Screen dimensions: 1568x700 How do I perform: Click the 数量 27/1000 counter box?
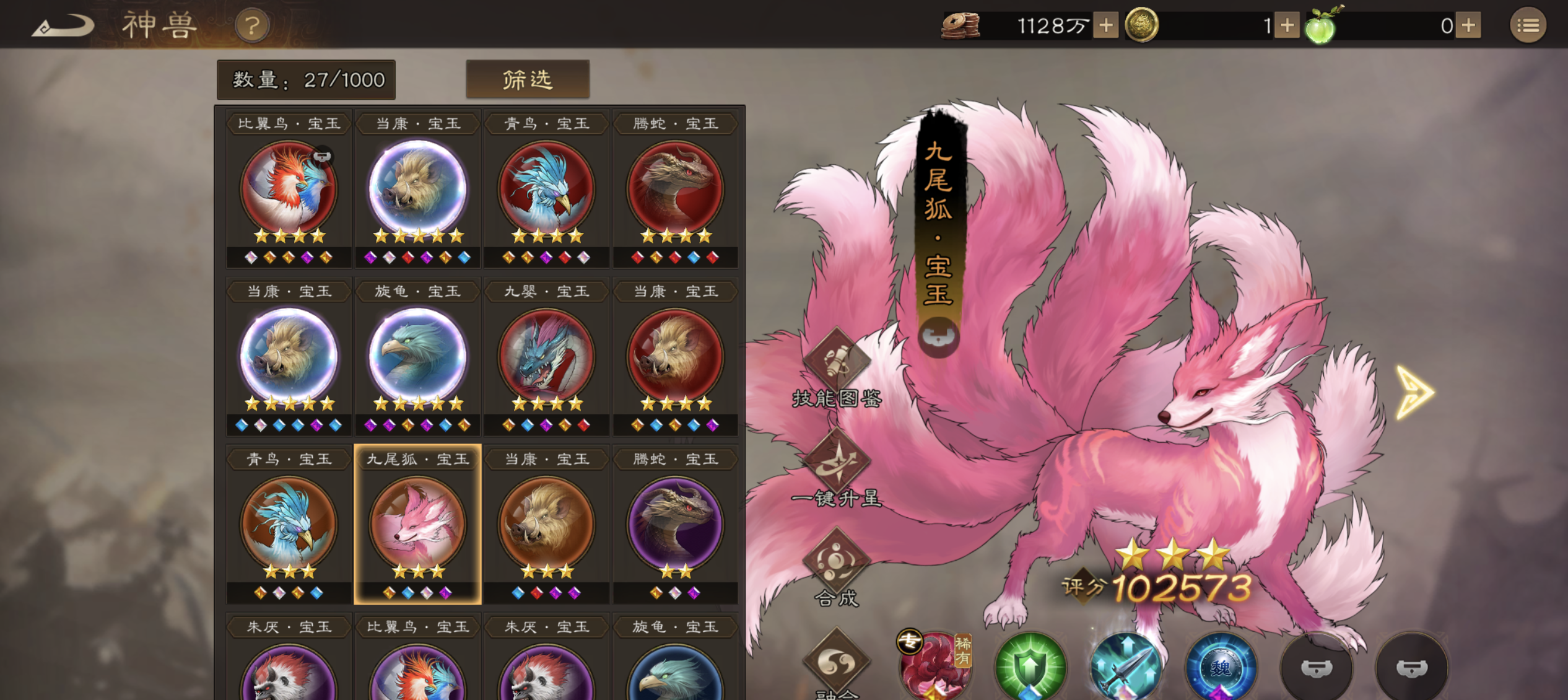pyautogui.click(x=306, y=79)
